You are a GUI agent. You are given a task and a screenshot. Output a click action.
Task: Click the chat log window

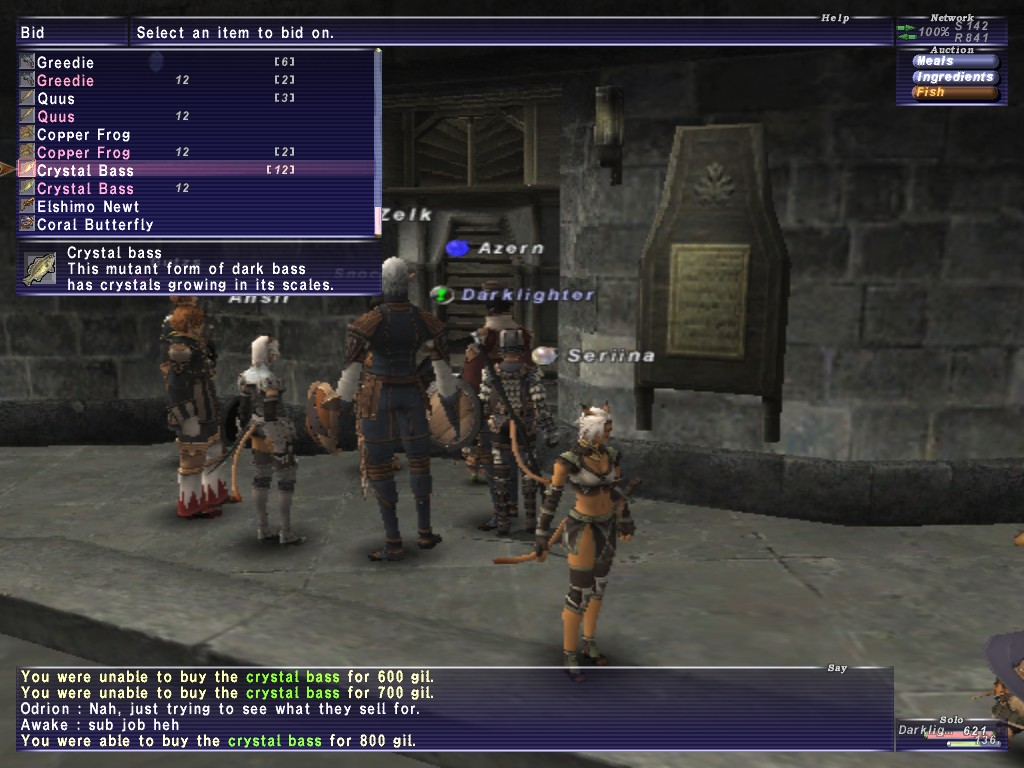450,708
